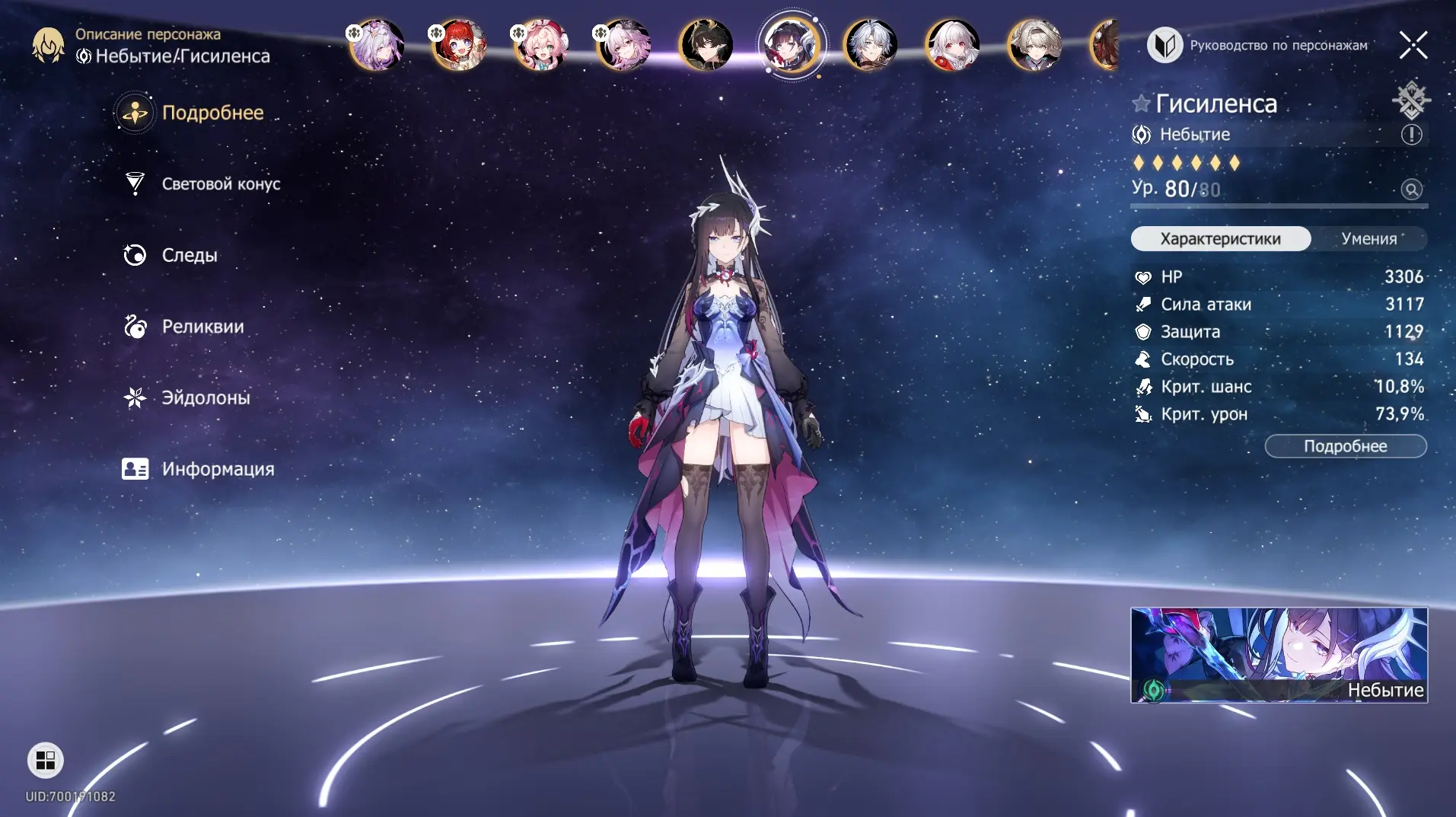Screen dimensions: 1456x817
Task: Select the Следы menu entry
Action: [189, 255]
